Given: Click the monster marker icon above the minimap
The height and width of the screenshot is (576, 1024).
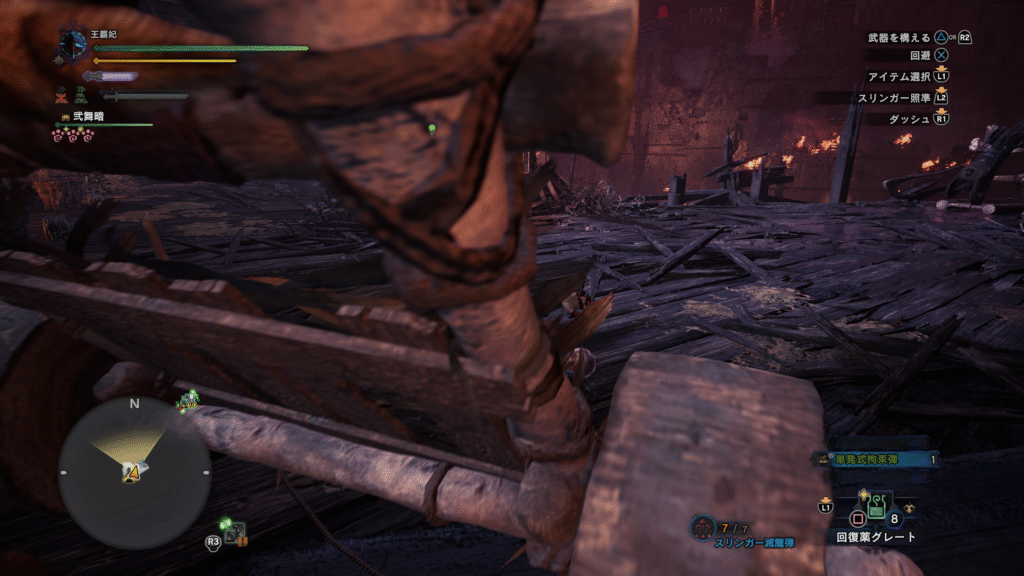Looking at the screenshot, I should (x=187, y=402).
